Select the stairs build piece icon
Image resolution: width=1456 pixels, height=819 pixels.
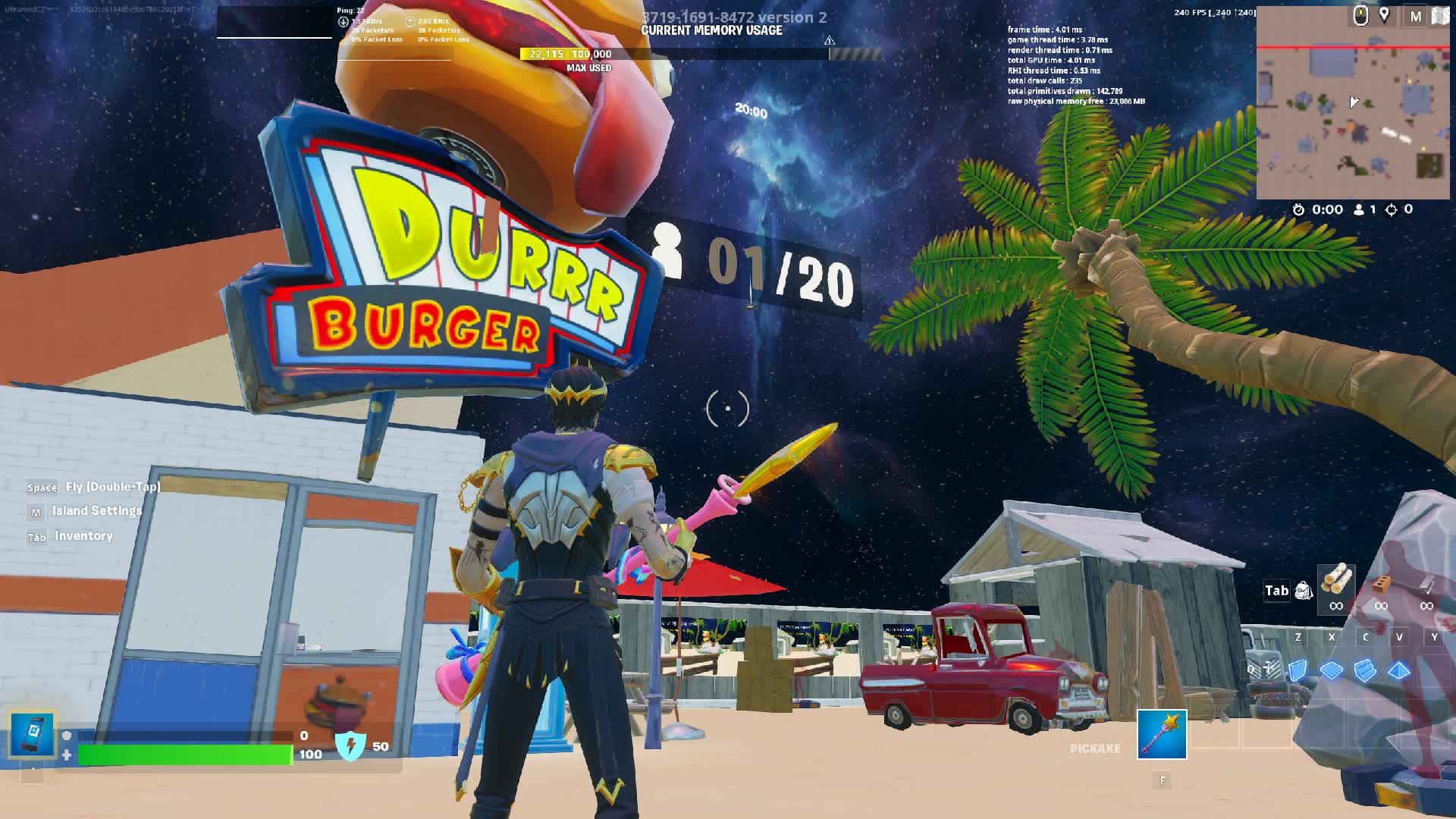(1365, 670)
